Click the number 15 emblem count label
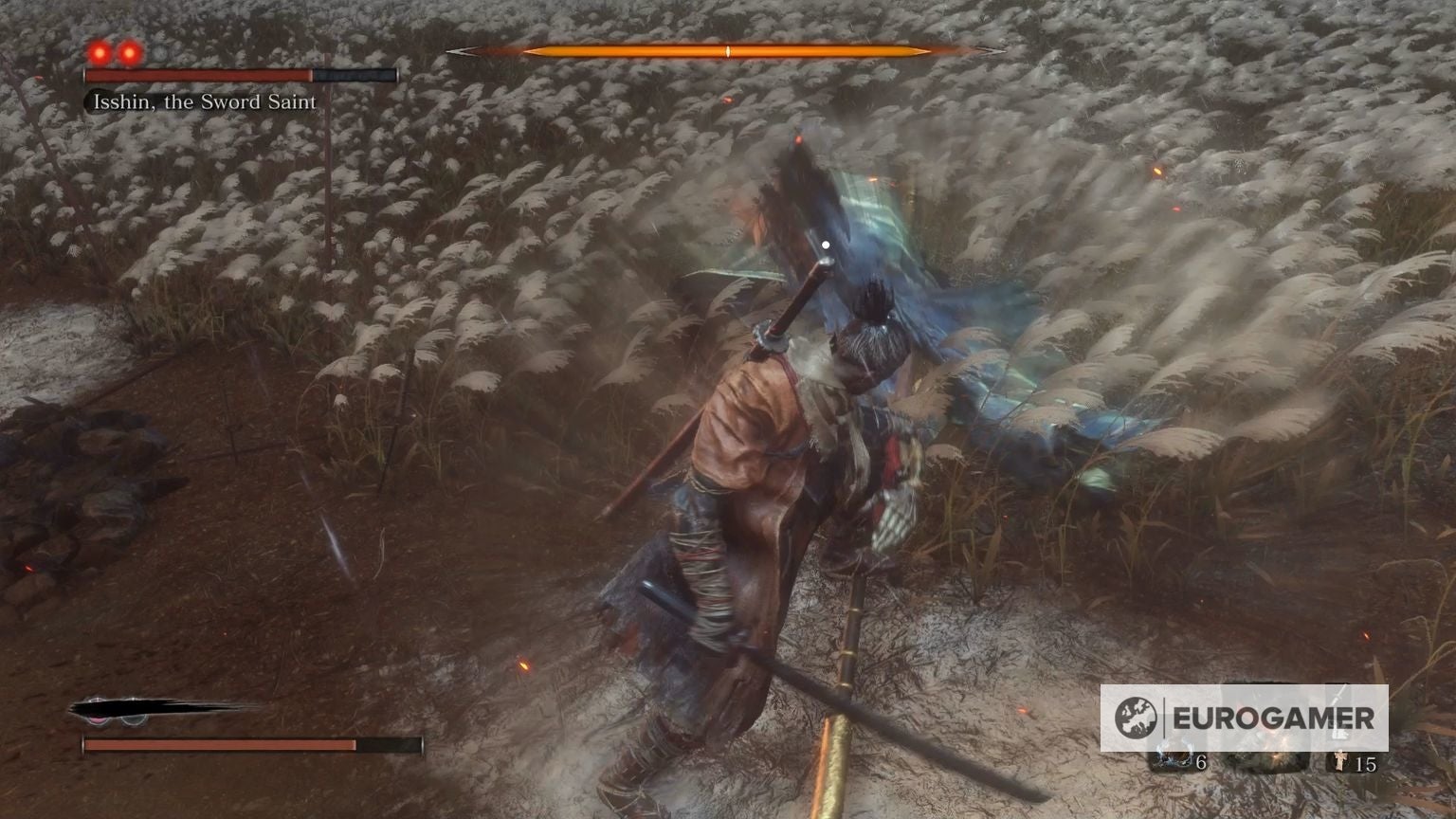The image size is (1456, 819). 1366,763
